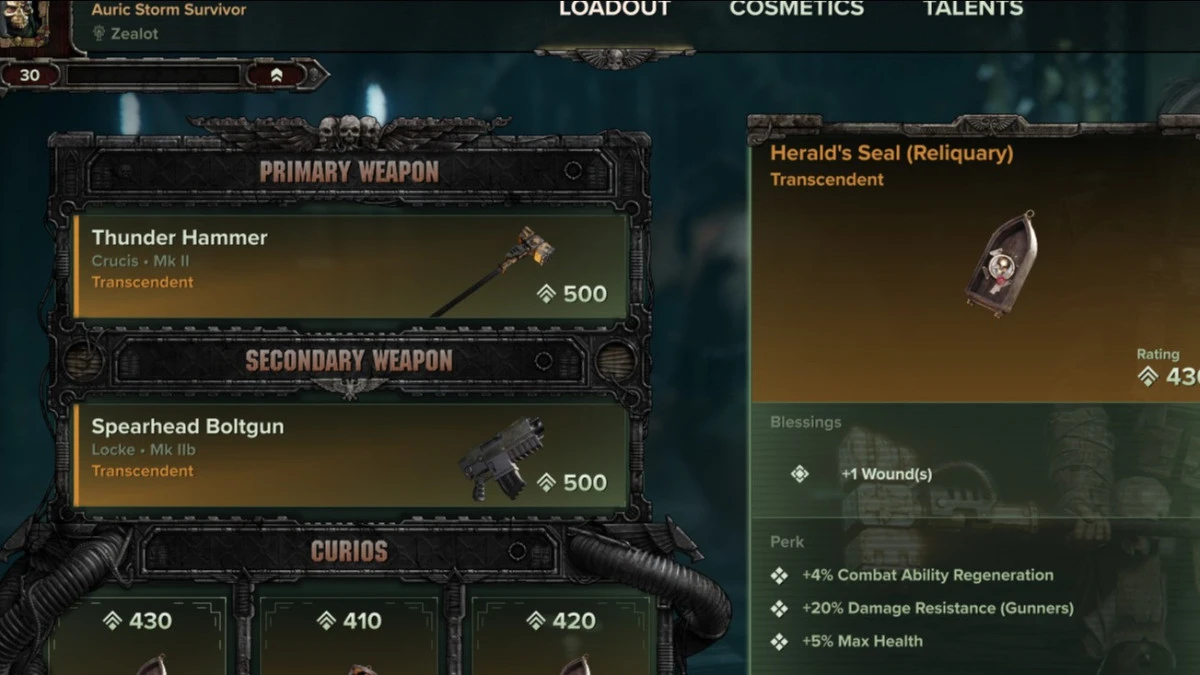This screenshot has width=1200, height=675.
Task: Choose the Spearhead Boltgun secondary weapon slot
Action: [x=351, y=455]
